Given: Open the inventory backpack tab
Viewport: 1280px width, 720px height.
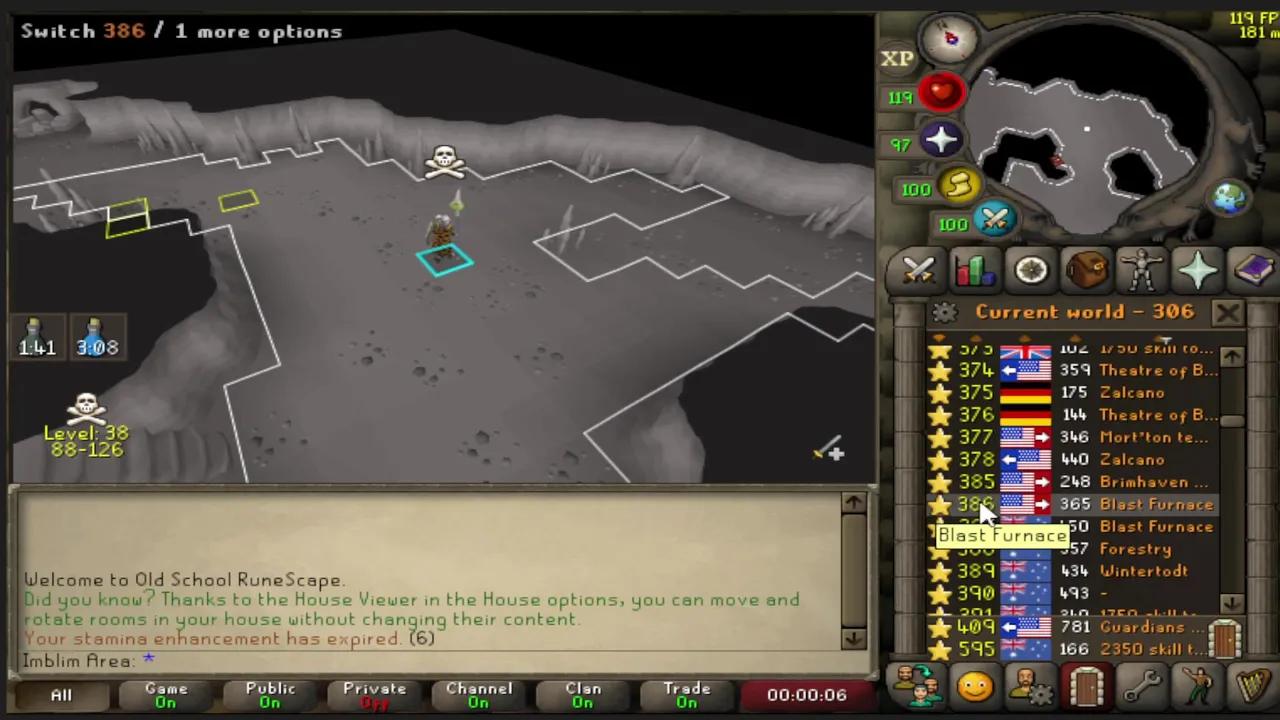Looking at the screenshot, I should coord(1088,270).
